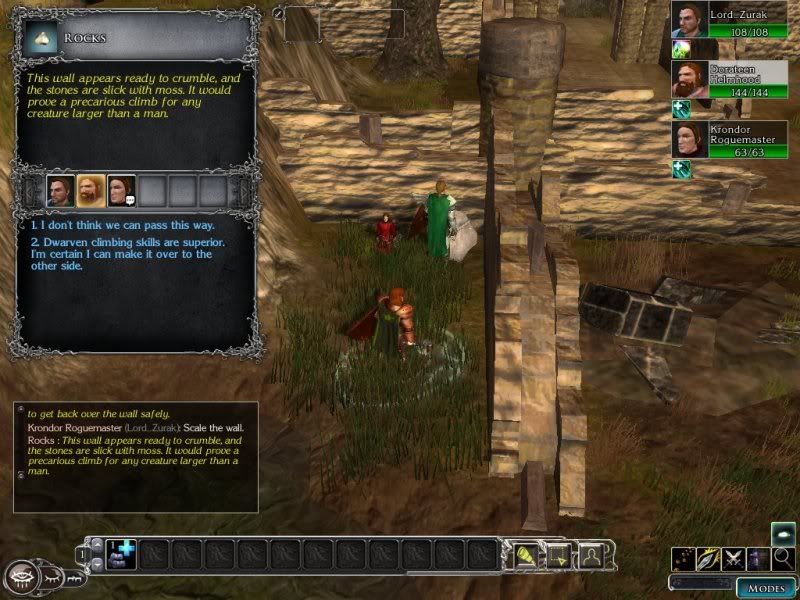Select Lord Zurak's portrait in the party list

(x=689, y=18)
